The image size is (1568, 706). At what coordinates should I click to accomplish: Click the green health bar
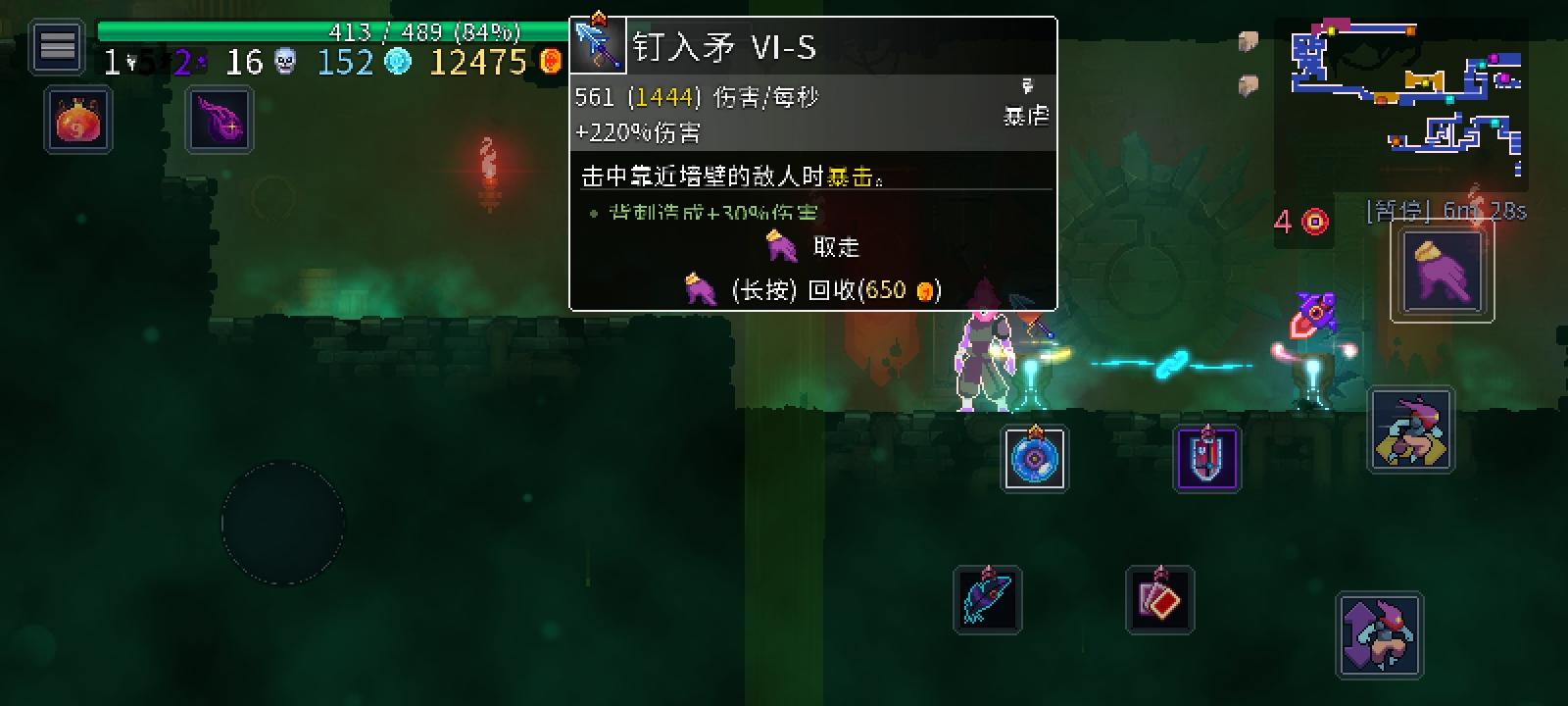pos(323,29)
